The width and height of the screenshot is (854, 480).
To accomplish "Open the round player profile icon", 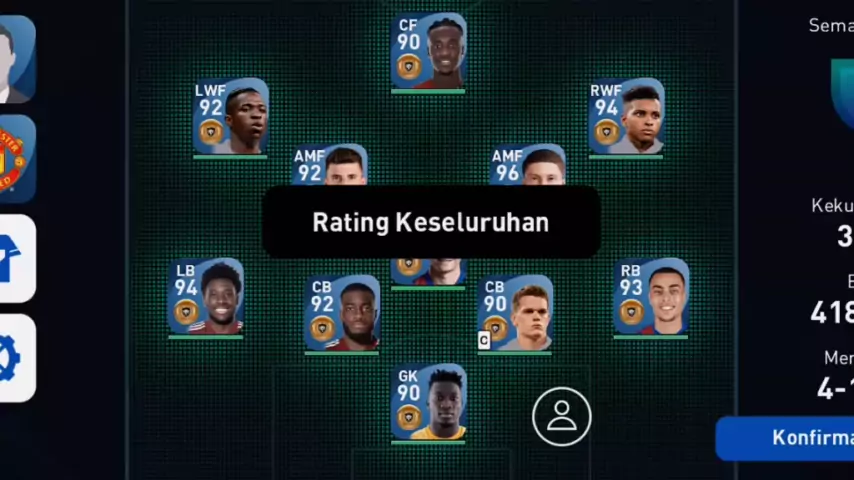I will (x=561, y=416).
